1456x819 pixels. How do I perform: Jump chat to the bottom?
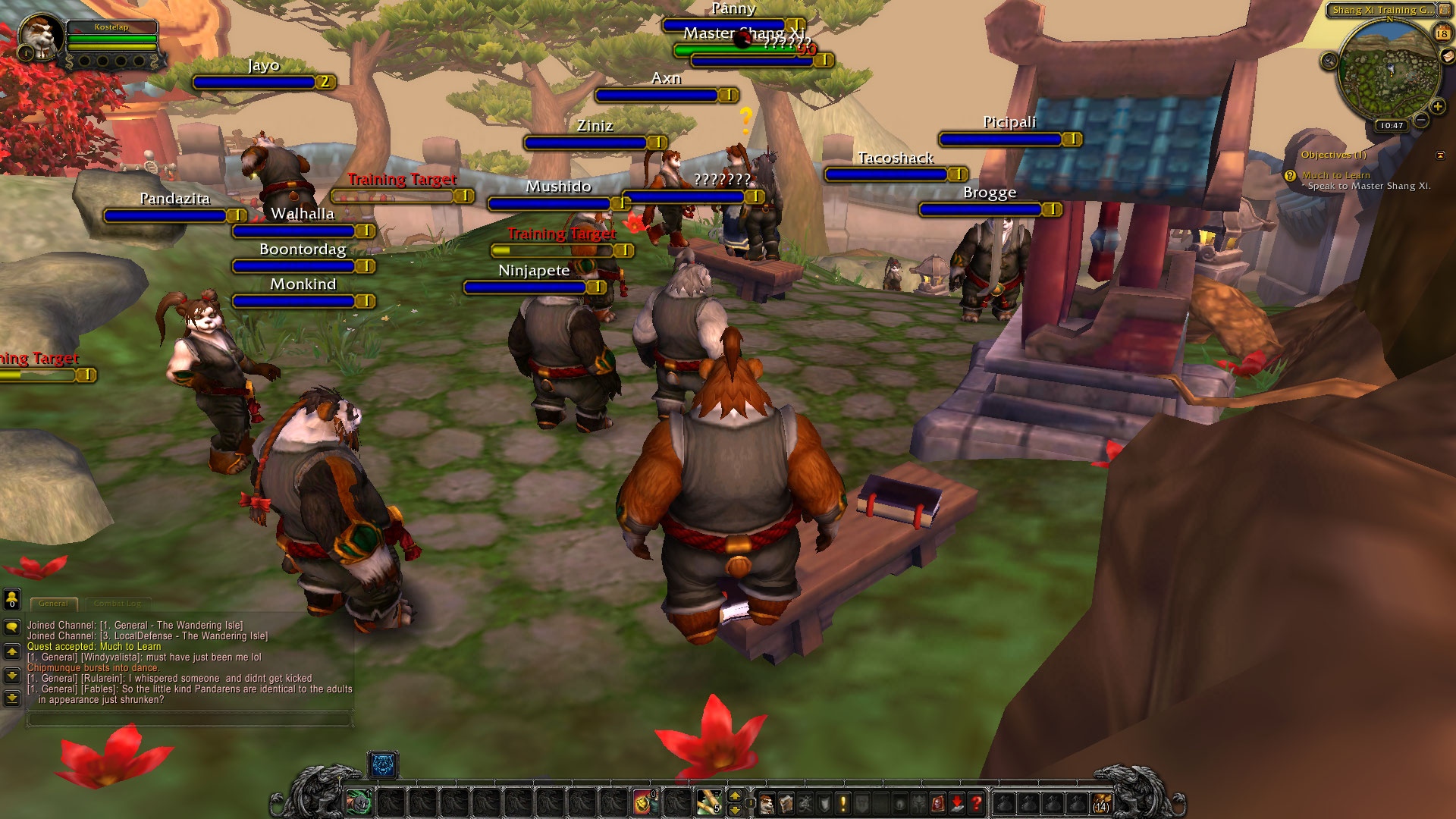tap(12, 698)
